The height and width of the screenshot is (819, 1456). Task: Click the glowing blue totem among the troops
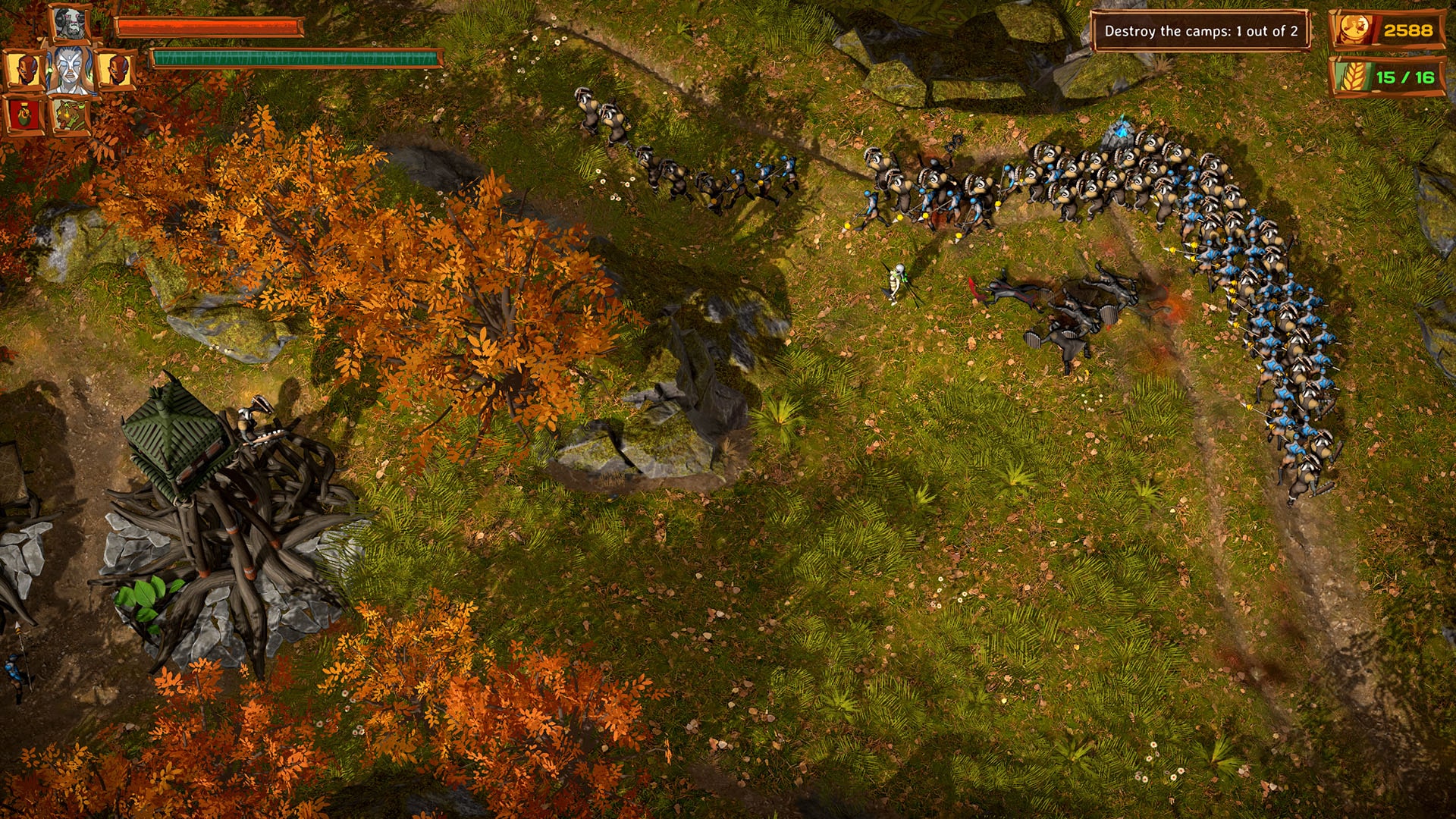tap(1121, 128)
